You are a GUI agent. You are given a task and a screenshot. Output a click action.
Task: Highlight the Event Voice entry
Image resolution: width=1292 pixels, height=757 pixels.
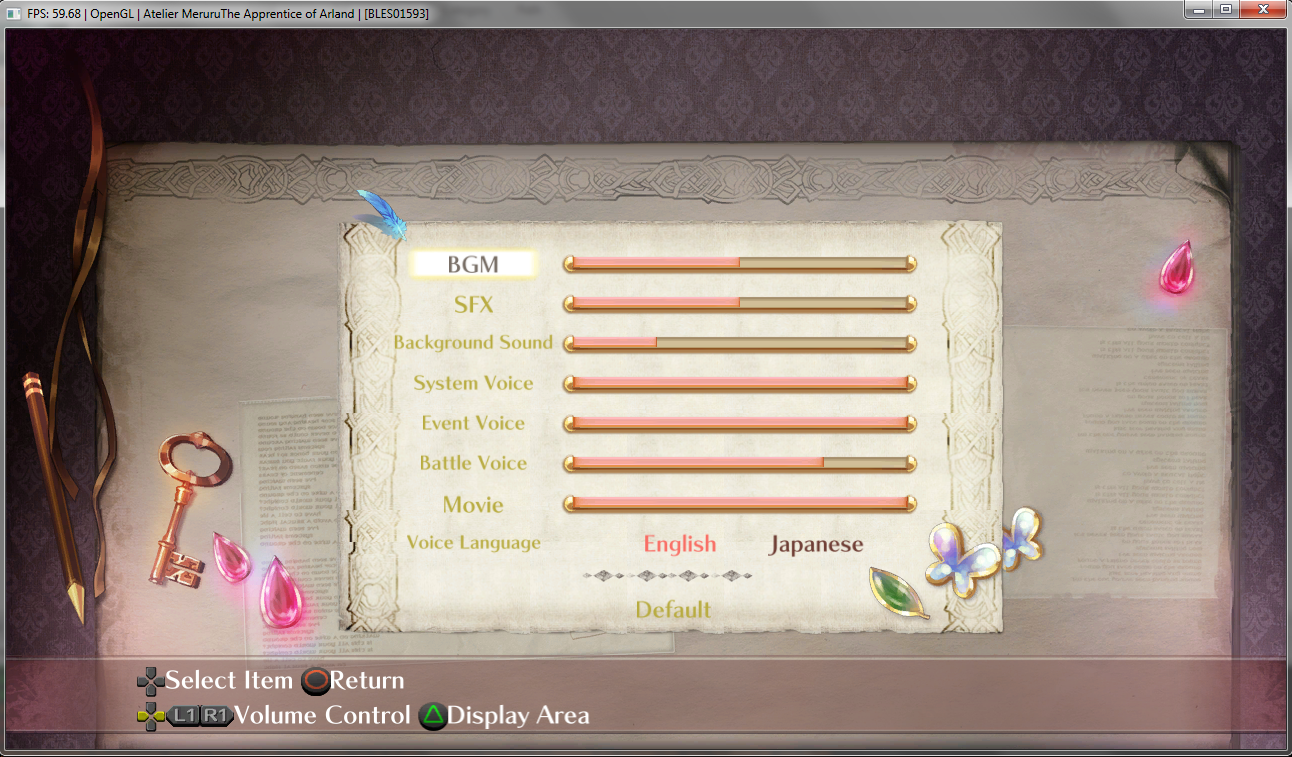(473, 423)
